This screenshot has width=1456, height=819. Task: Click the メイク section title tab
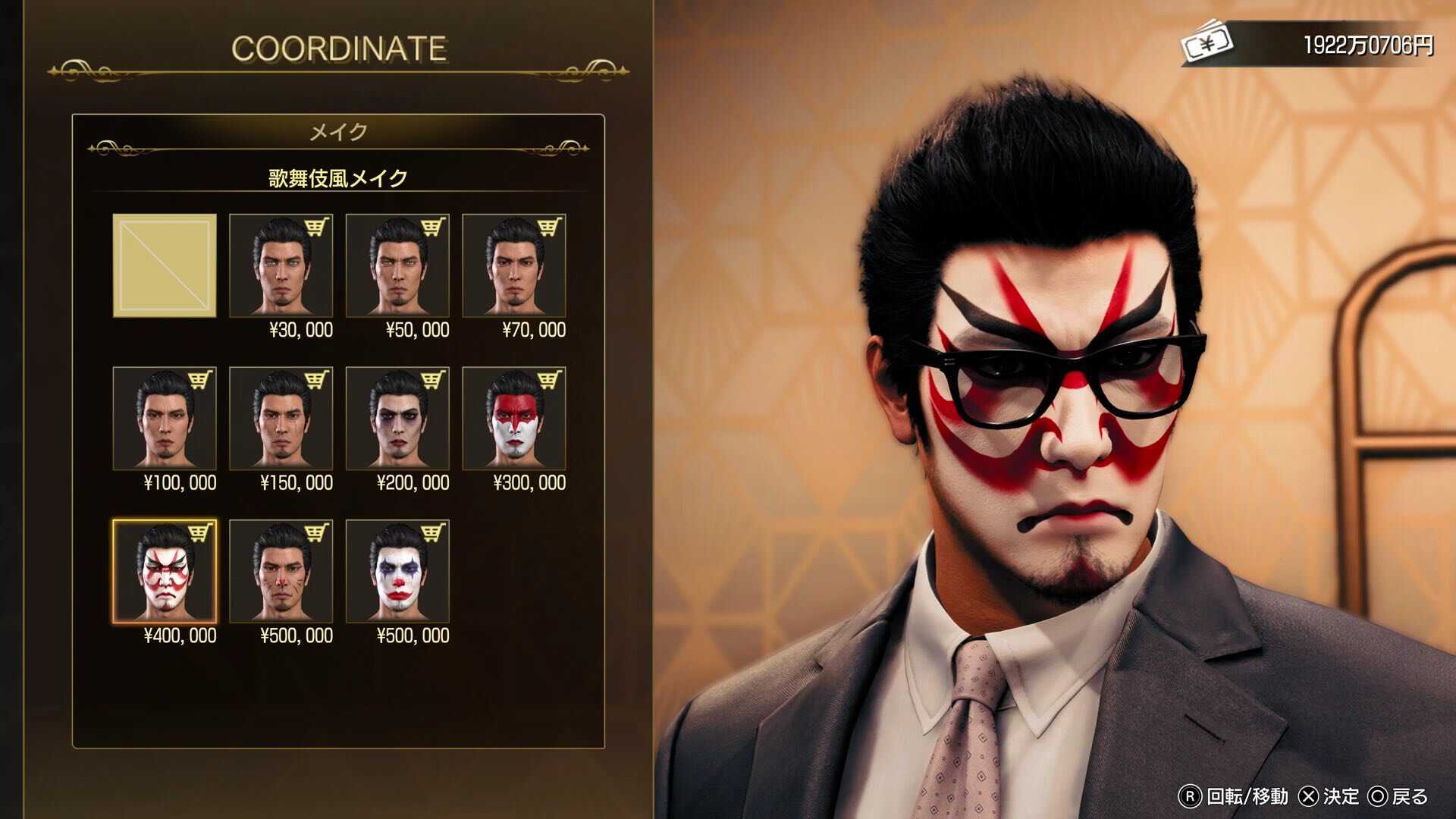338,129
